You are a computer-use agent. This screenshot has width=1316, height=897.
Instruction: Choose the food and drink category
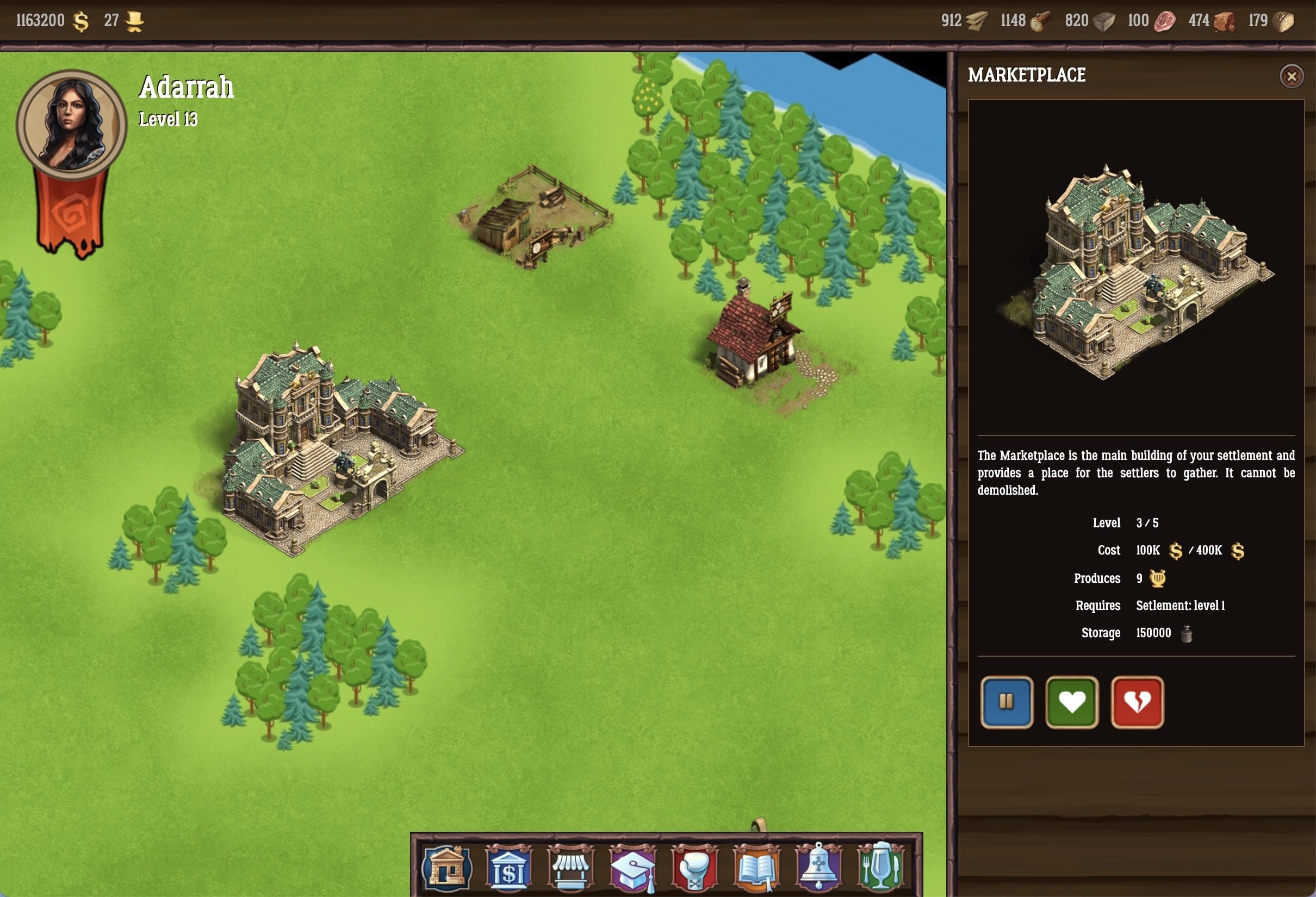880,867
